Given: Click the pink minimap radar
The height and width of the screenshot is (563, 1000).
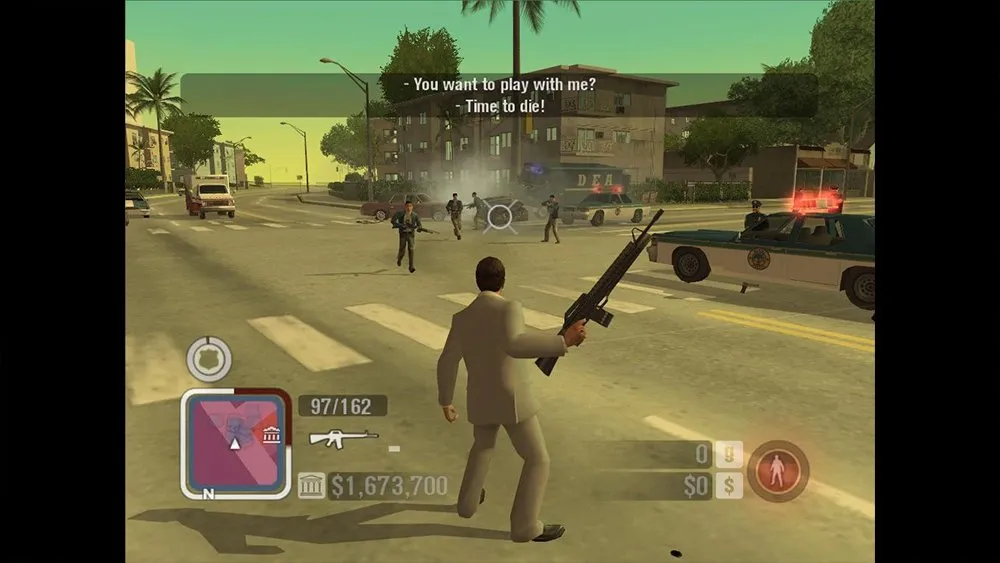Looking at the screenshot, I should (x=235, y=443).
